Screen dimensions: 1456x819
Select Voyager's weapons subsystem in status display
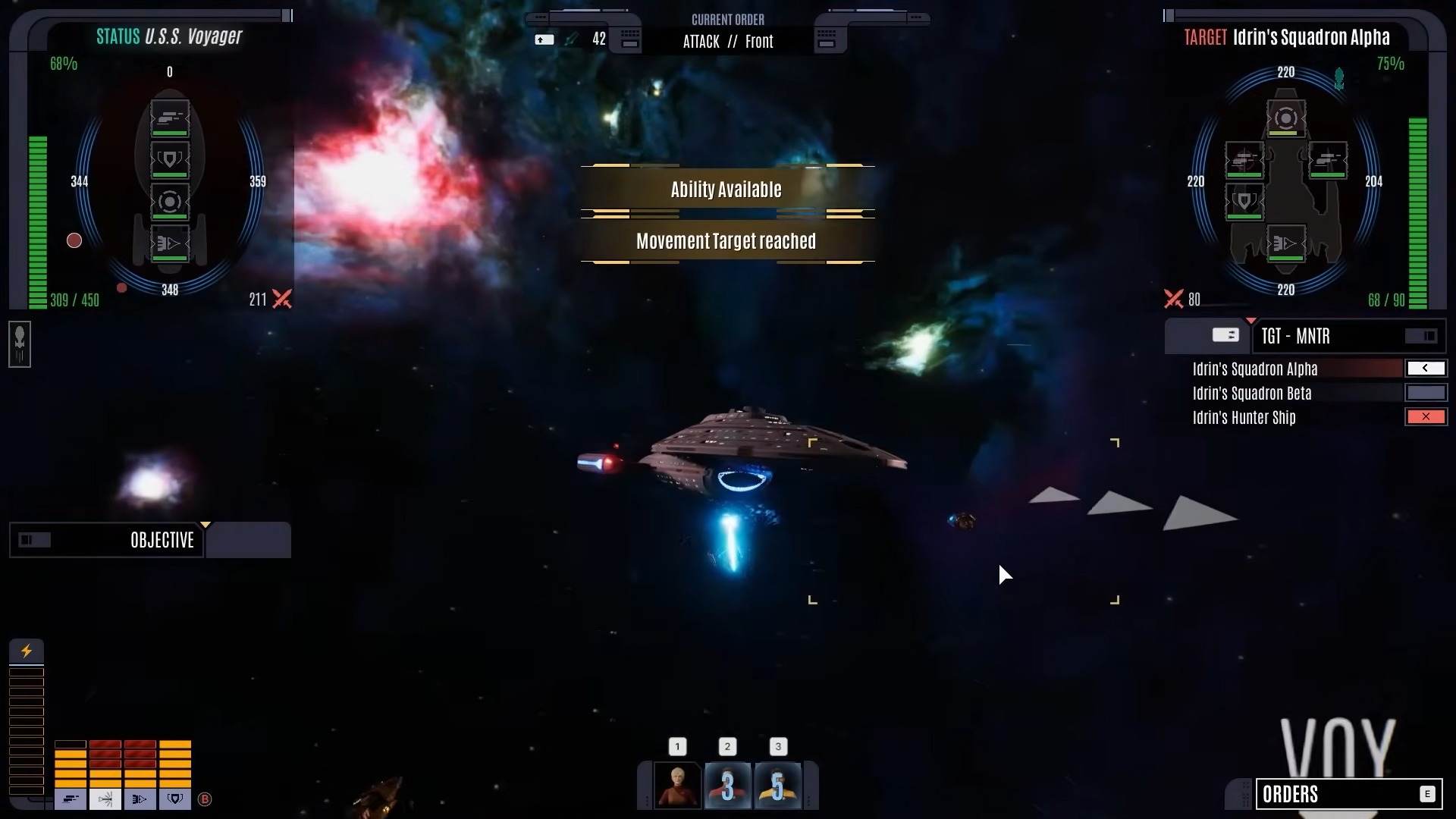point(170,118)
